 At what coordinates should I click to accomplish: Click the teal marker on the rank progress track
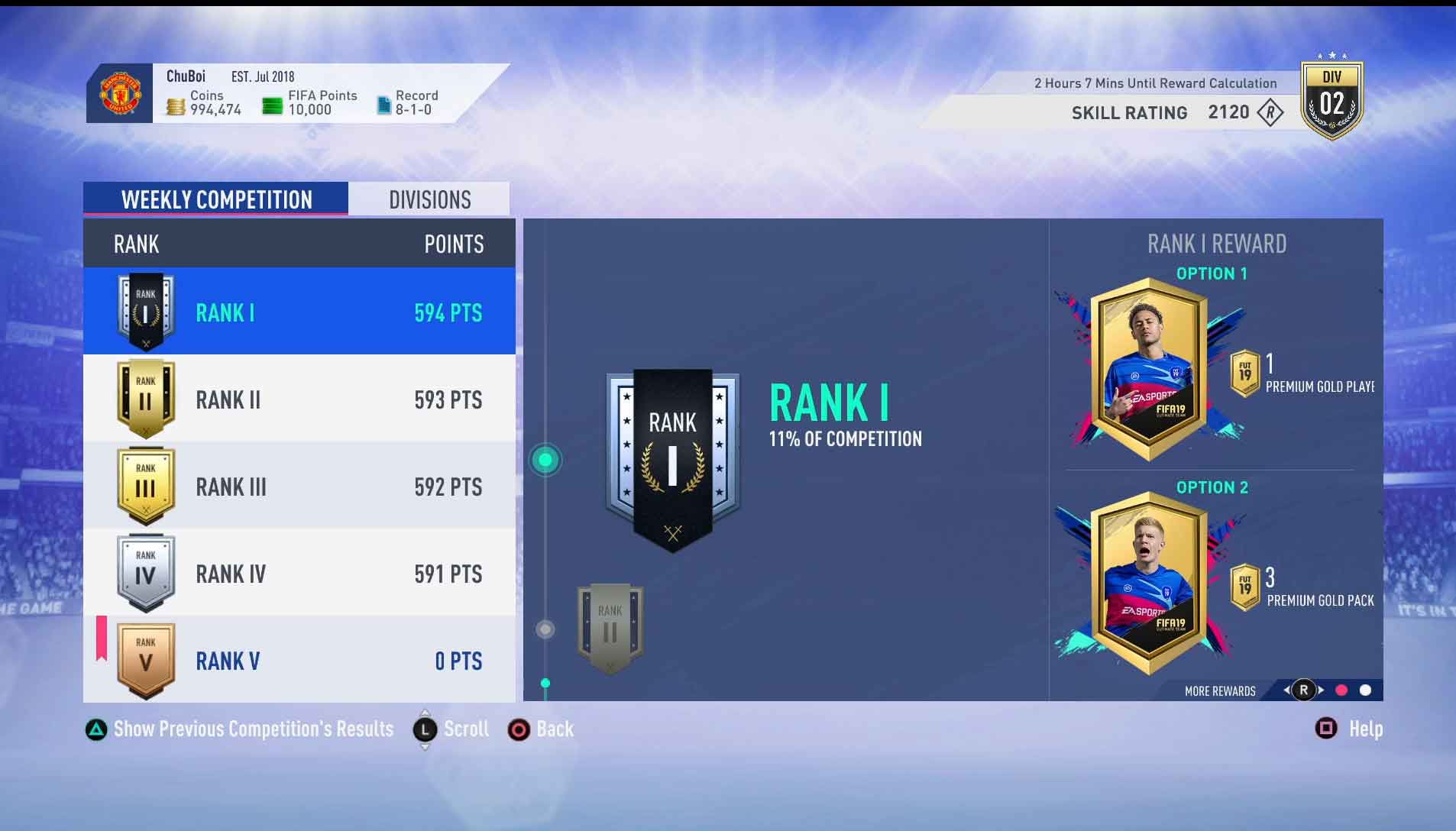point(545,459)
